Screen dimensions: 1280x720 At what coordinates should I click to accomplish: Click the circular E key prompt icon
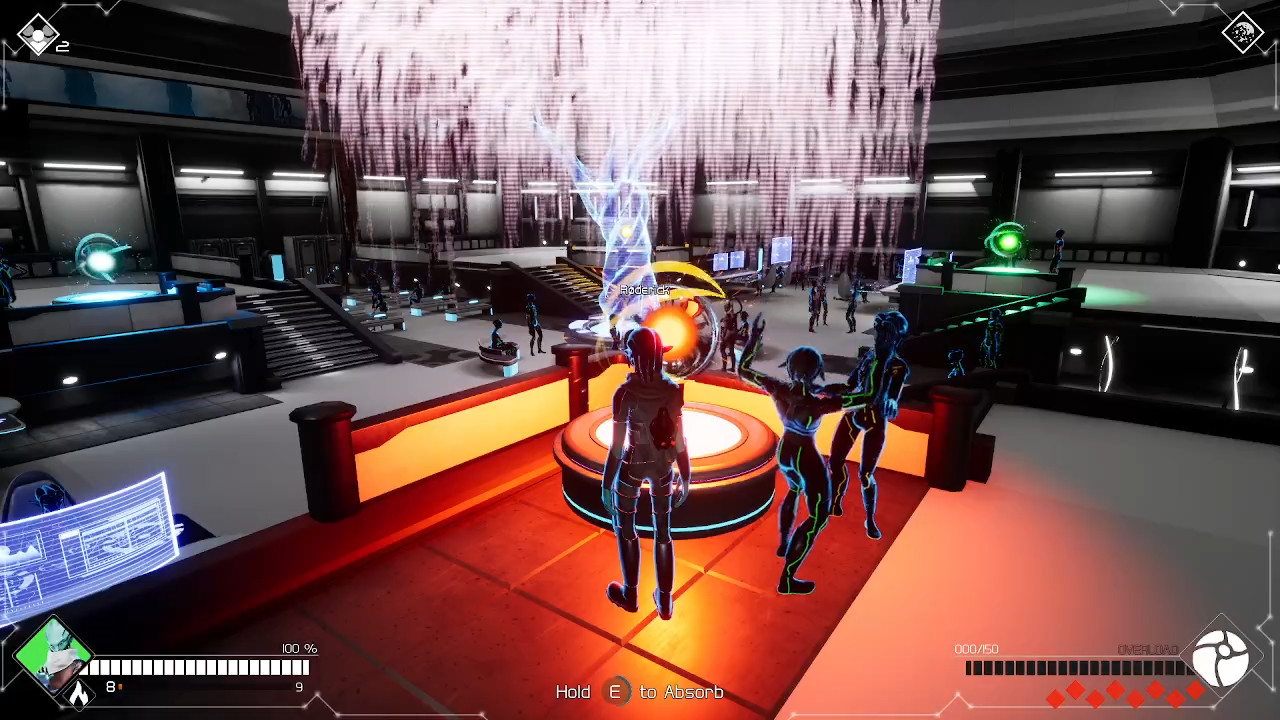pyautogui.click(x=616, y=691)
